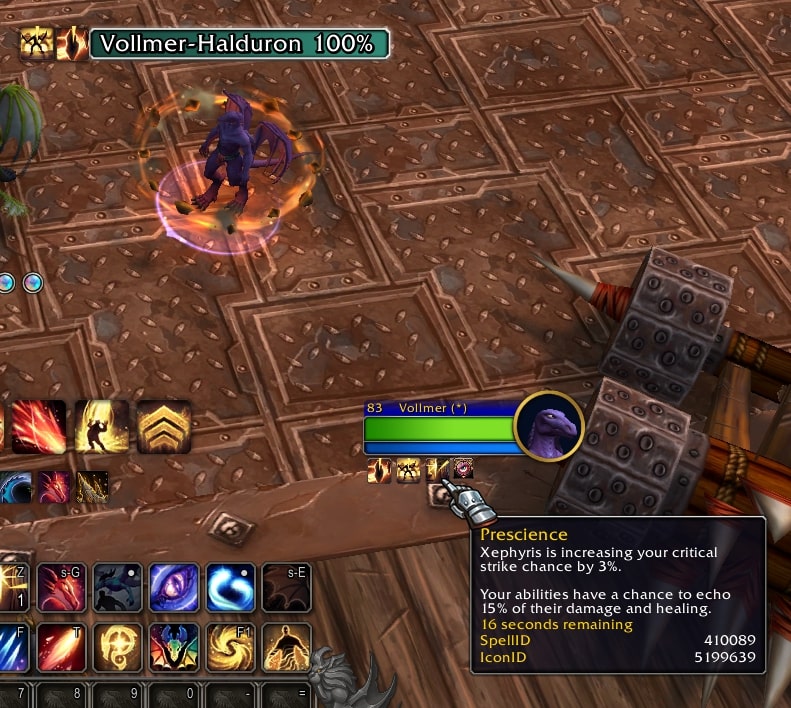Activate the golden chevron rank ability
The height and width of the screenshot is (708, 791).
click(164, 427)
